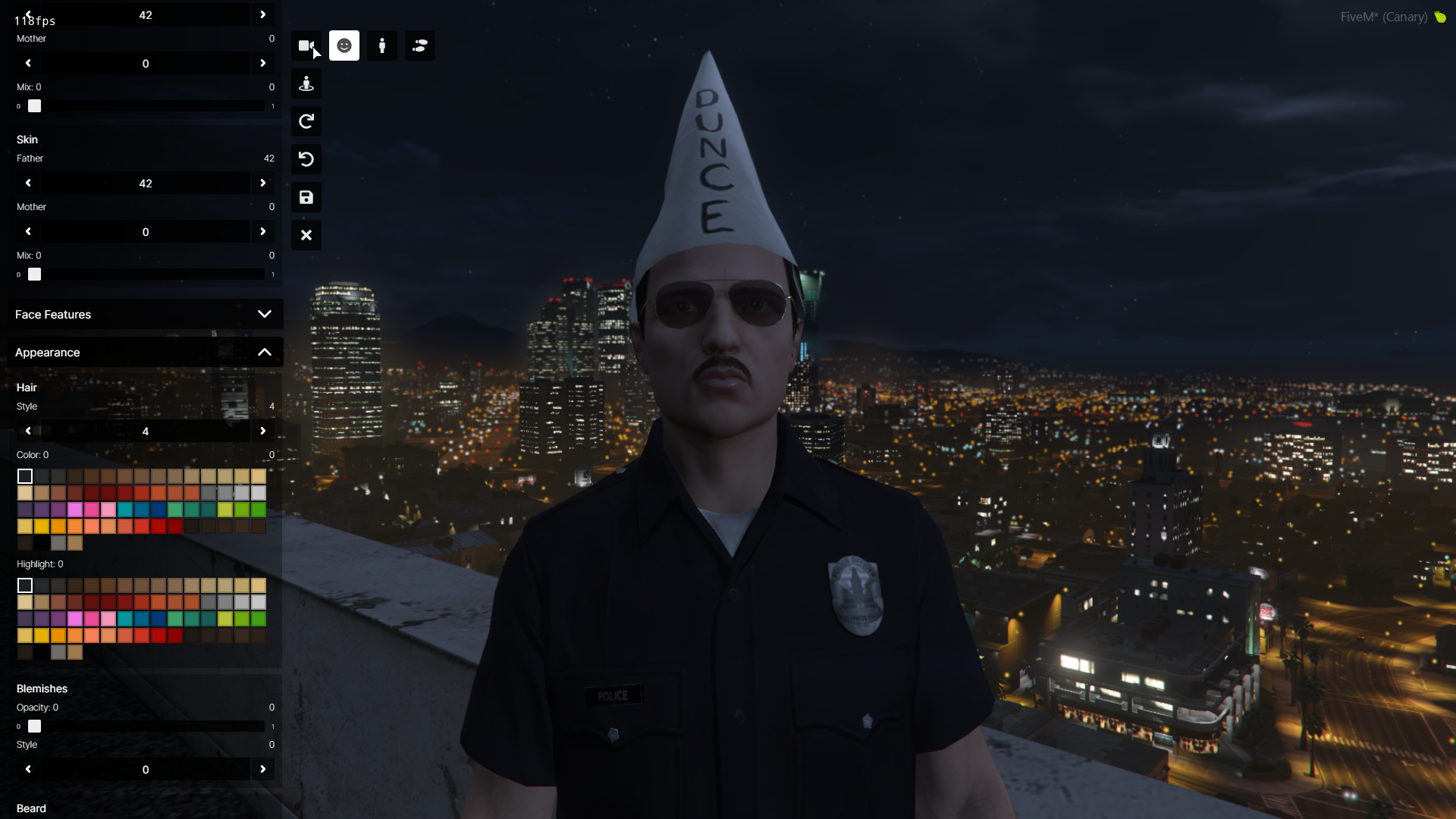The width and height of the screenshot is (1456, 819).
Task: Collapse the Appearance section
Action: coord(264,352)
